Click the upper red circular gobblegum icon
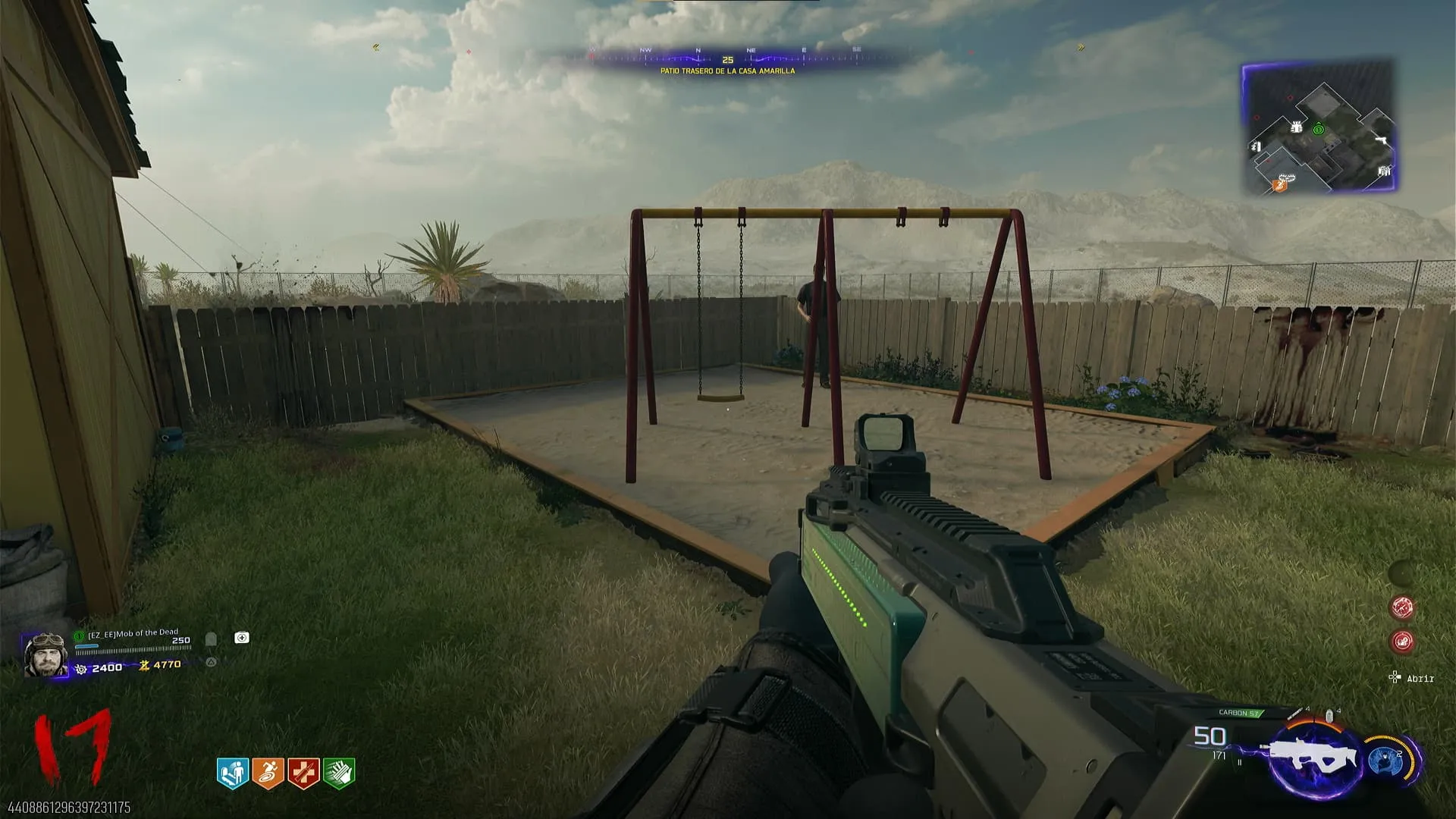1456x819 pixels. pos(1401,607)
